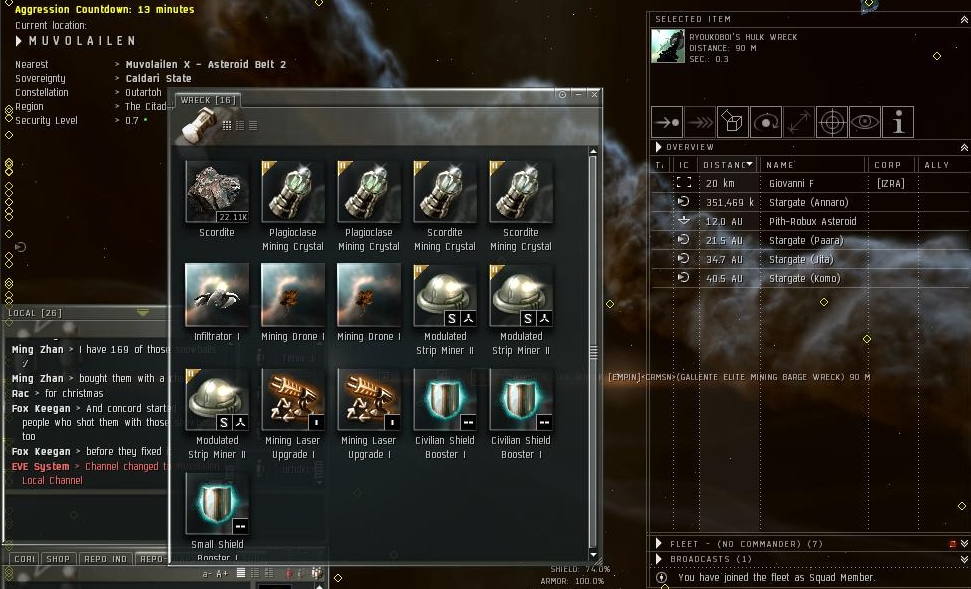971x589 pixels.
Task: Expand the Broadcasts section in fleet panel
Action: 660,559
